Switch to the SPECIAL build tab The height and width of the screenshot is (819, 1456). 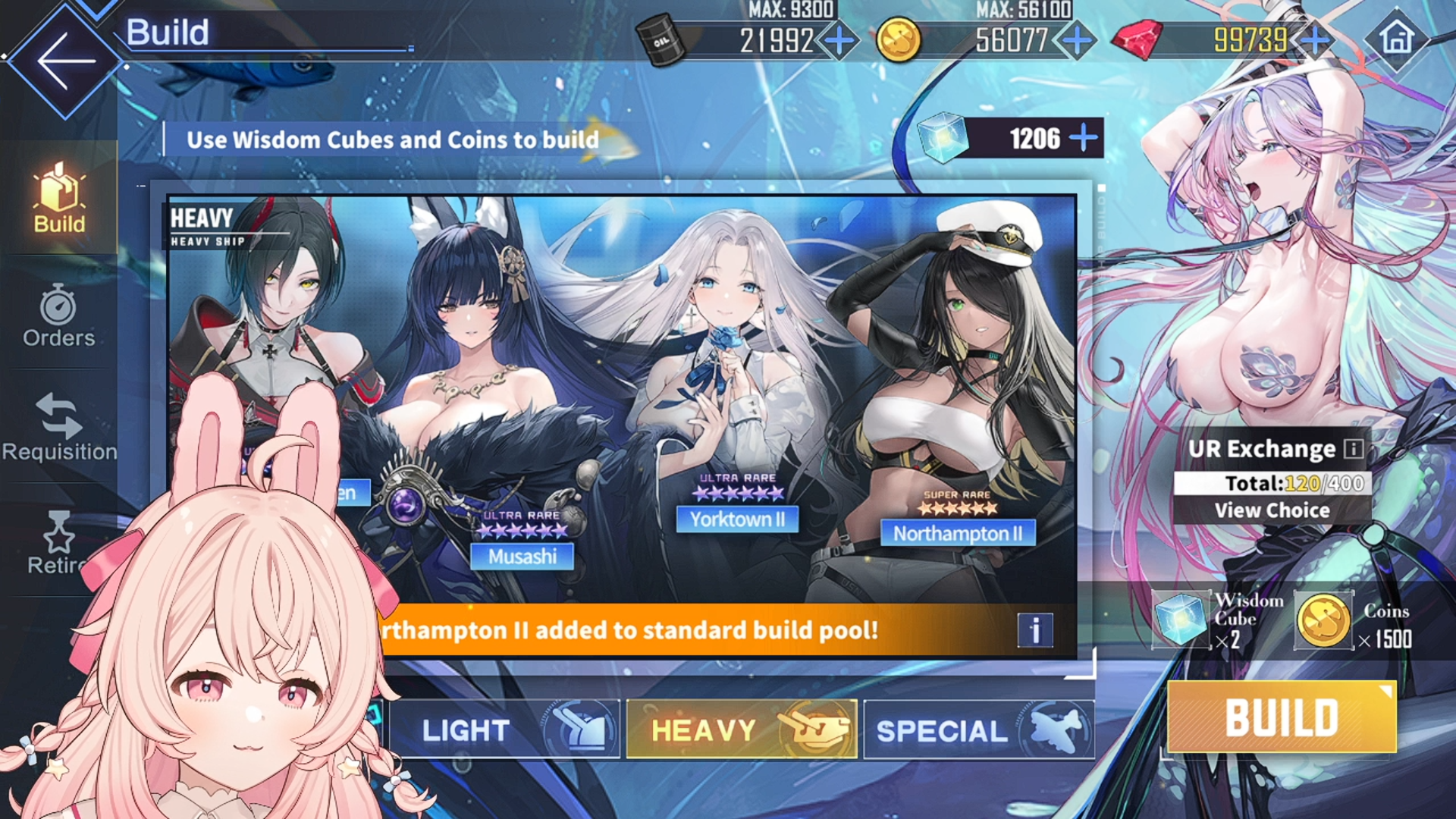[x=978, y=730]
